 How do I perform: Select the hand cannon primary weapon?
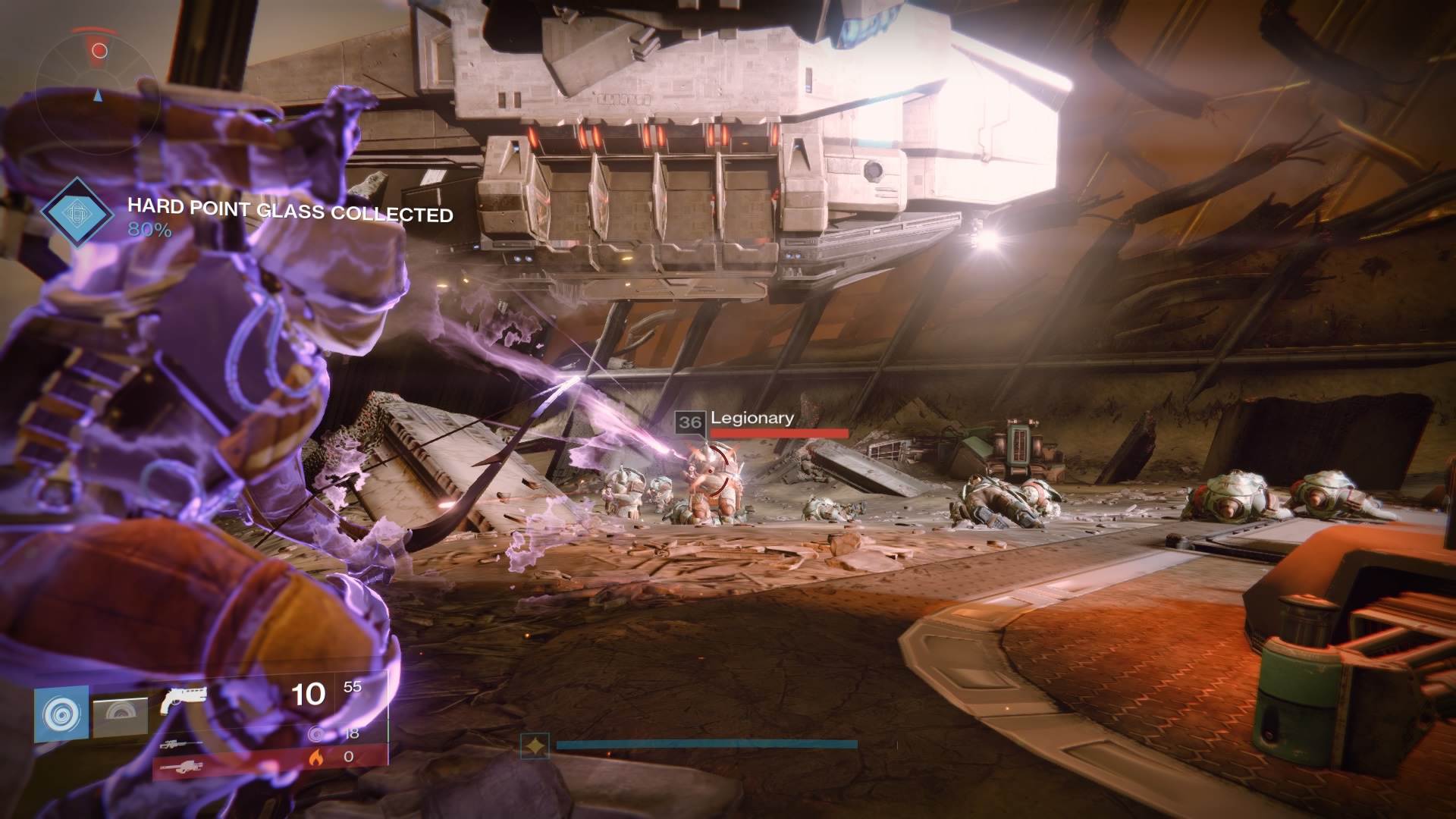[x=184, y=701]
